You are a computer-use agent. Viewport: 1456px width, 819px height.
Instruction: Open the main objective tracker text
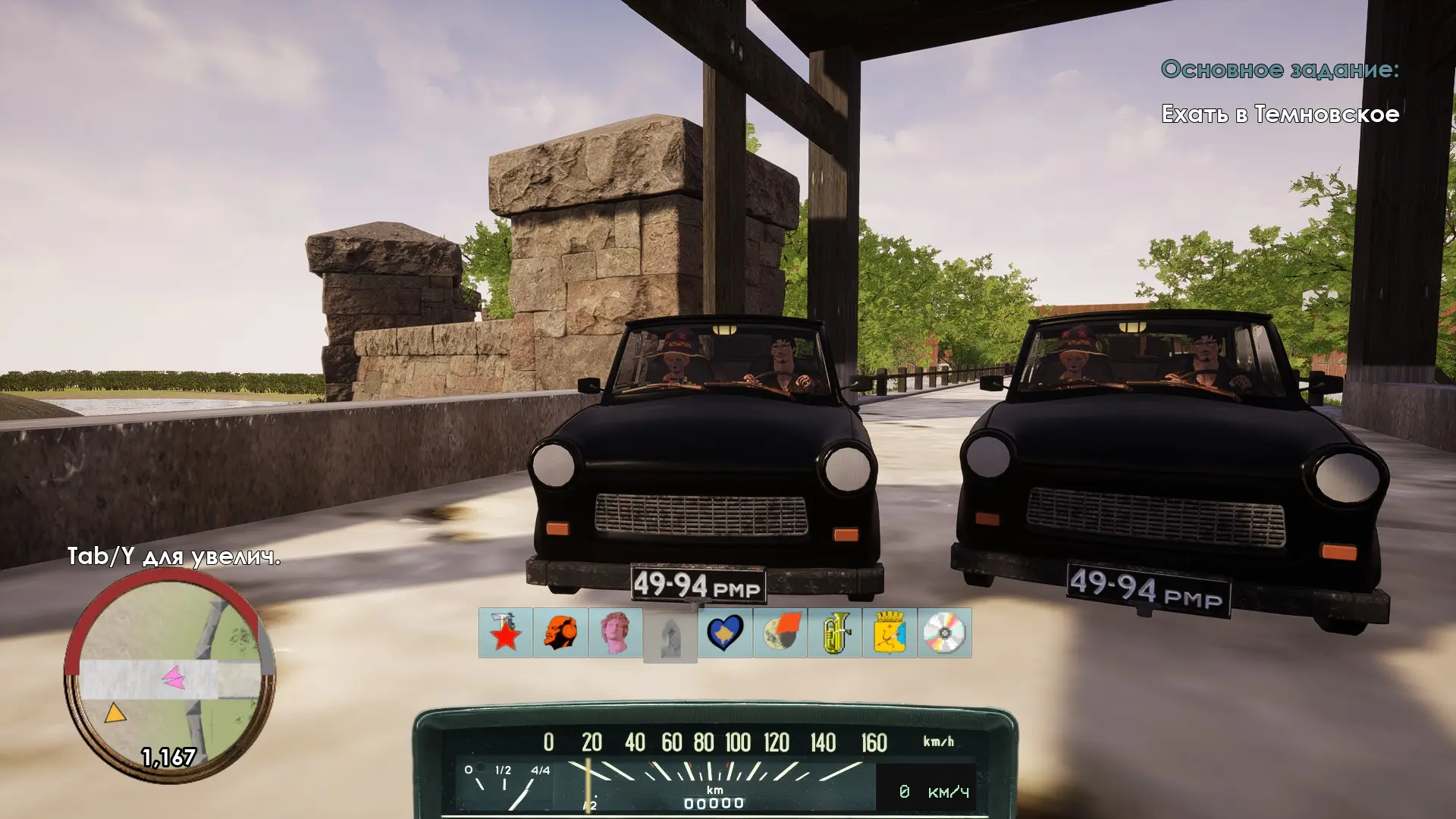(1280, 114)
